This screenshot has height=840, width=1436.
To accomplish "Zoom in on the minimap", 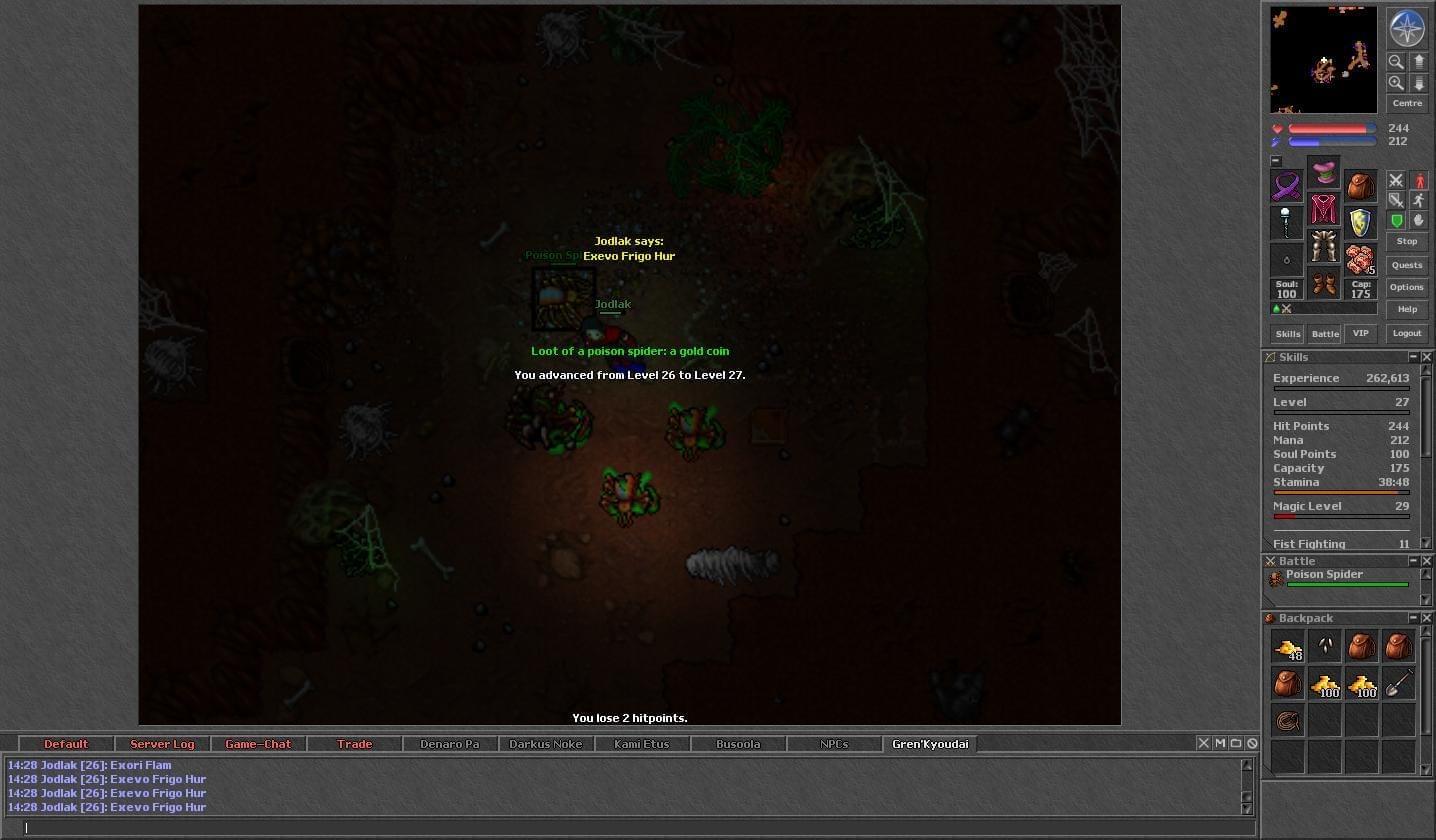I will [x=1396, y=83].
